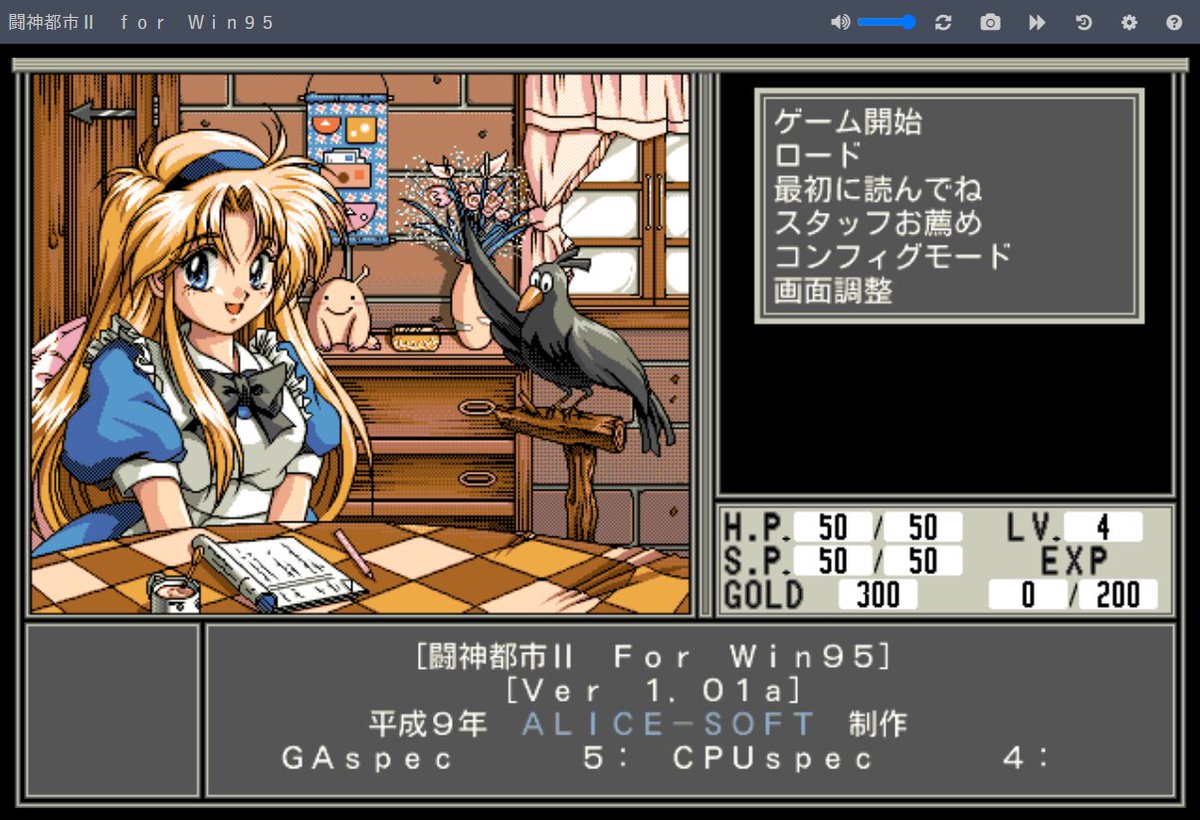Open the help question mark icon
Screen dimensions: 1200x820
pyautogui.click(x=1174, y=22)
